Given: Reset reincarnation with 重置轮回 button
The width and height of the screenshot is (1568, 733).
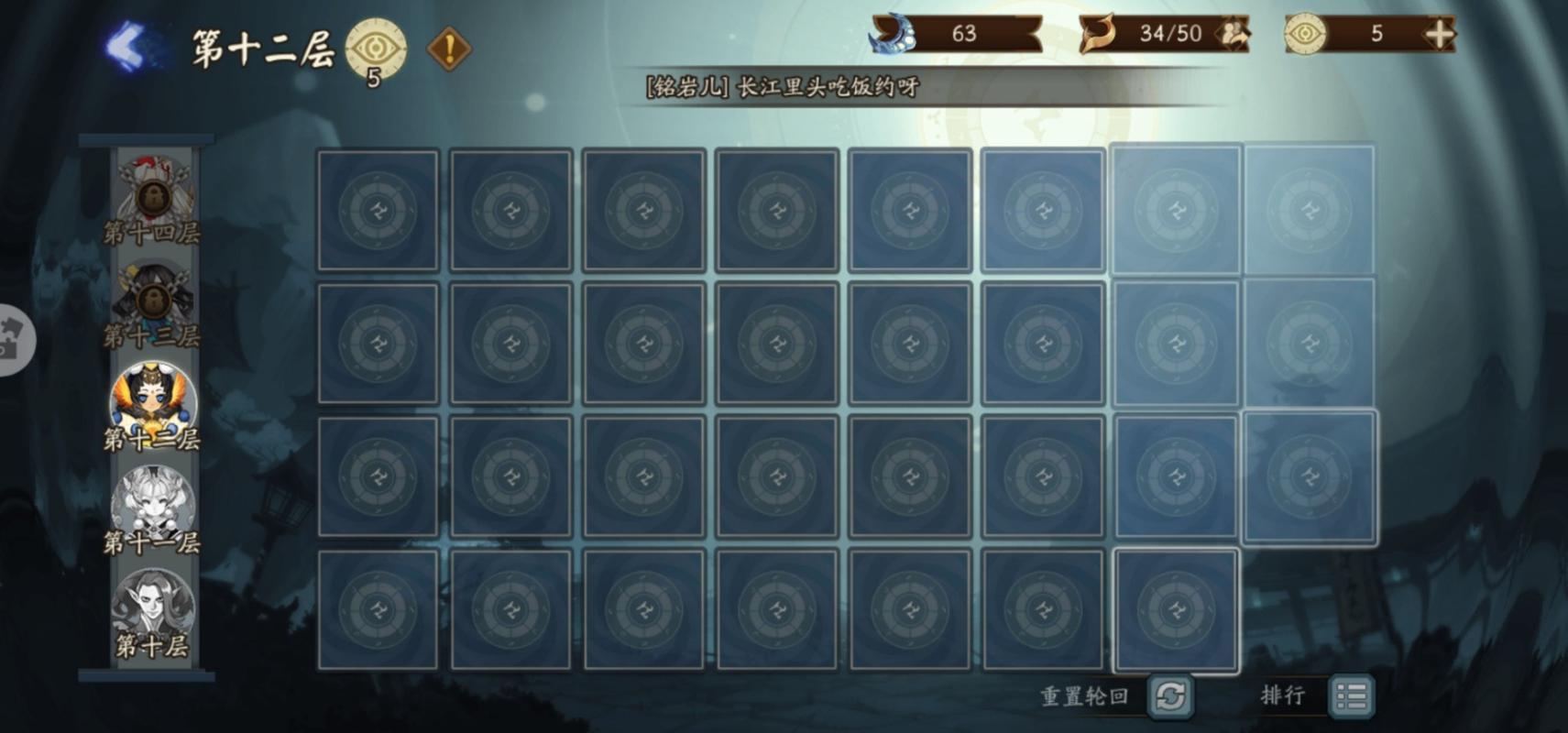Looking at the screenshot, I should 1170,696.
